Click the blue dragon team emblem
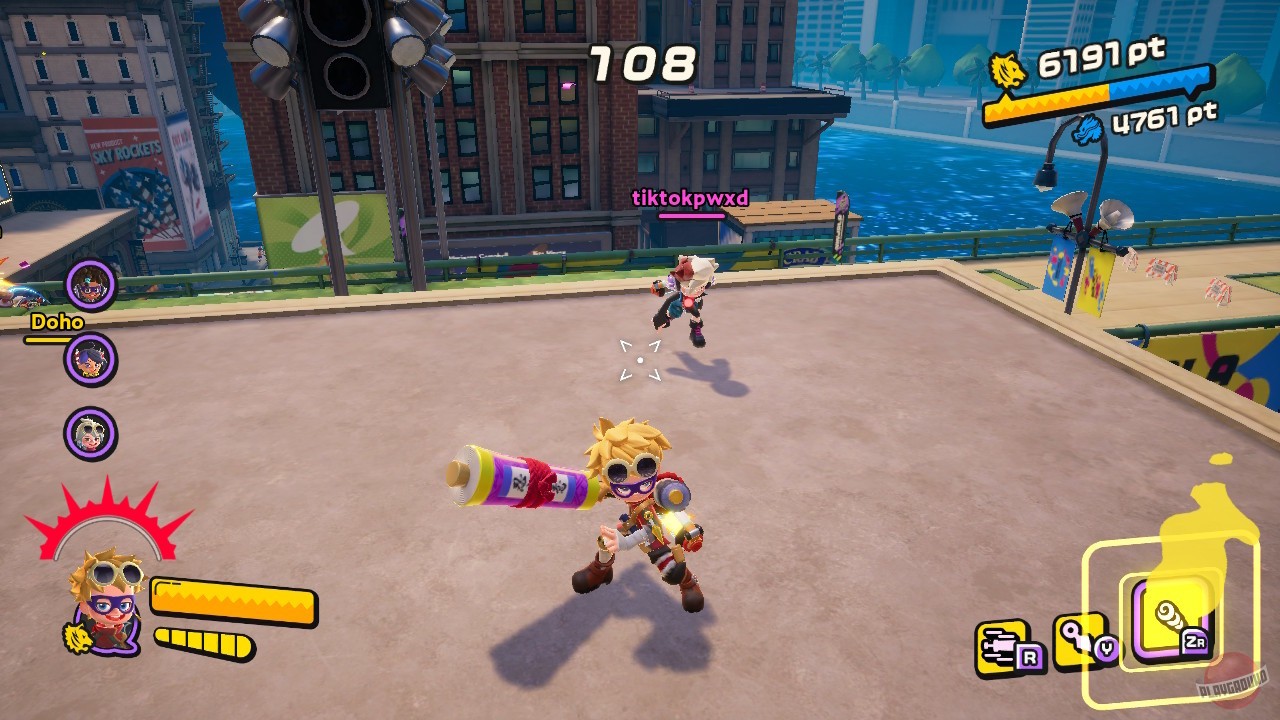 point(1087,129)
